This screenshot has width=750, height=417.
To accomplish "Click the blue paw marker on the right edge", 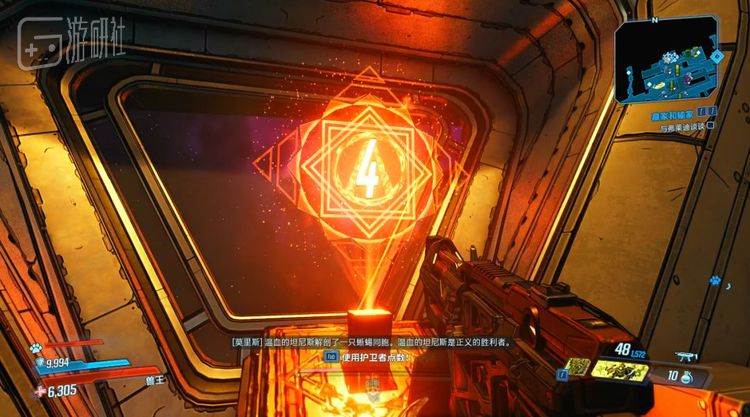I will click(715, 280).
